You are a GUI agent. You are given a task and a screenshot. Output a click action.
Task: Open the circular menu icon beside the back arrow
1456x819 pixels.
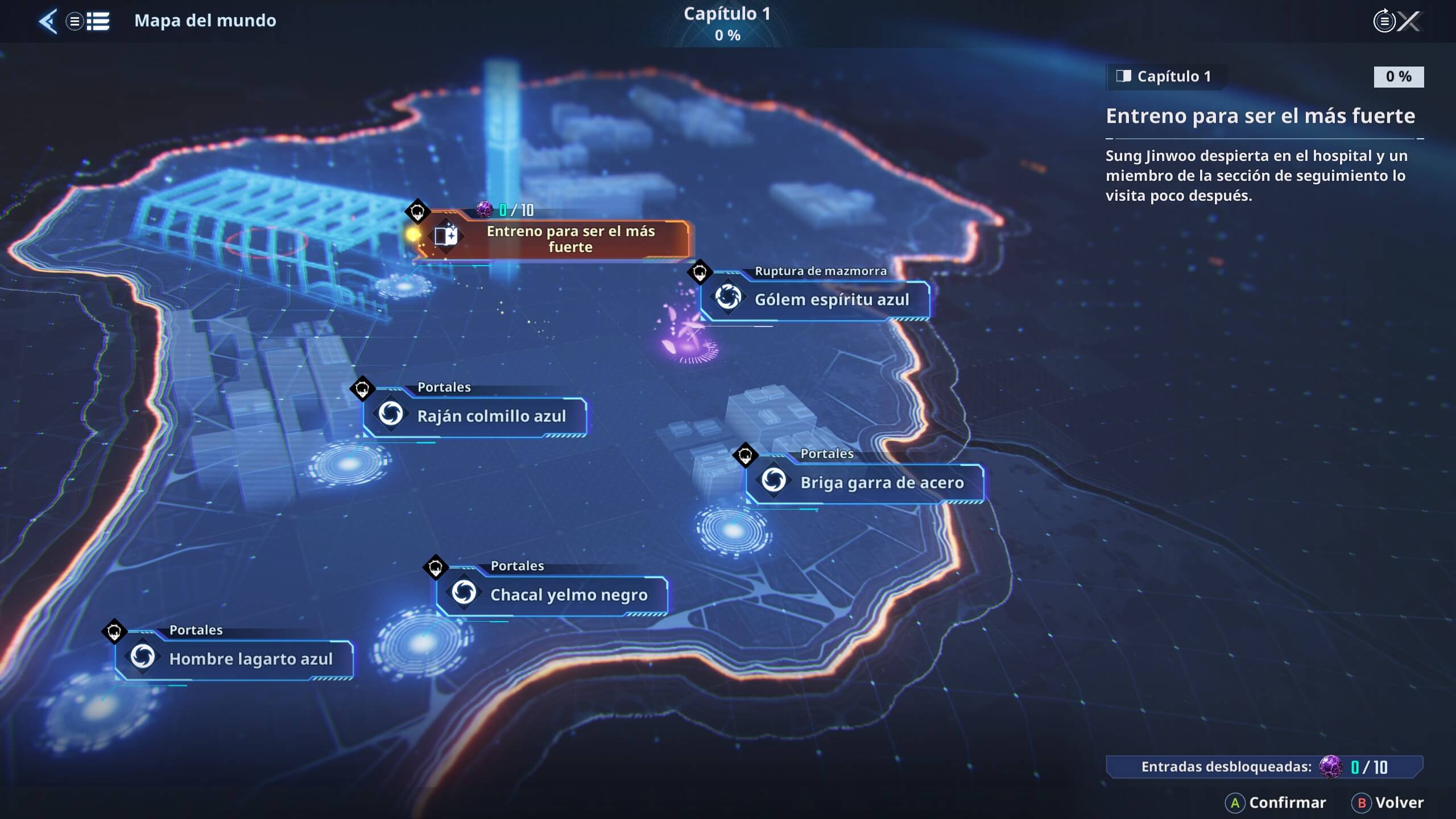coord(75,21)
